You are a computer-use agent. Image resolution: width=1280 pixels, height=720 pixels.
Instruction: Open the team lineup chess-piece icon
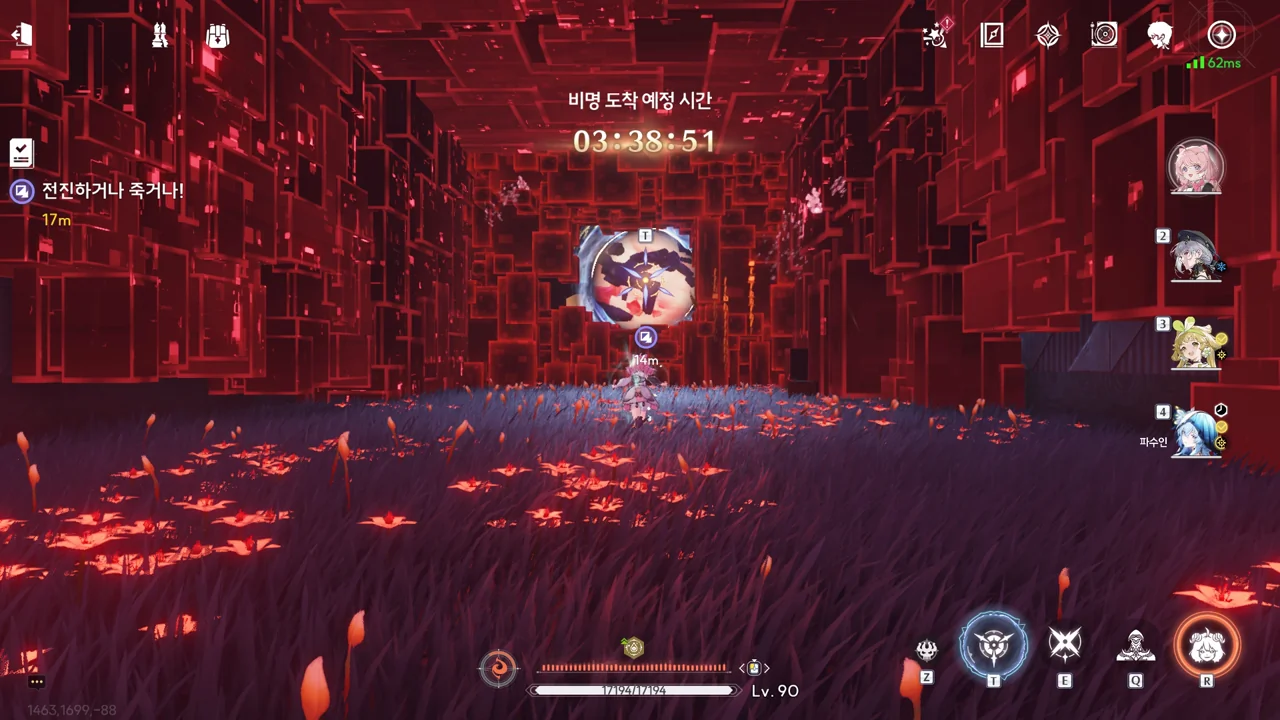click(159, 35)
